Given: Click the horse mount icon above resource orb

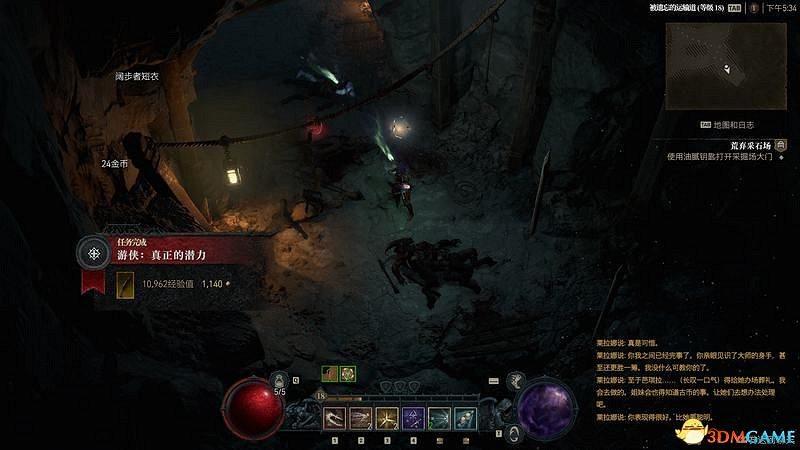Looking at the screenshot, I should coord(517,379).
